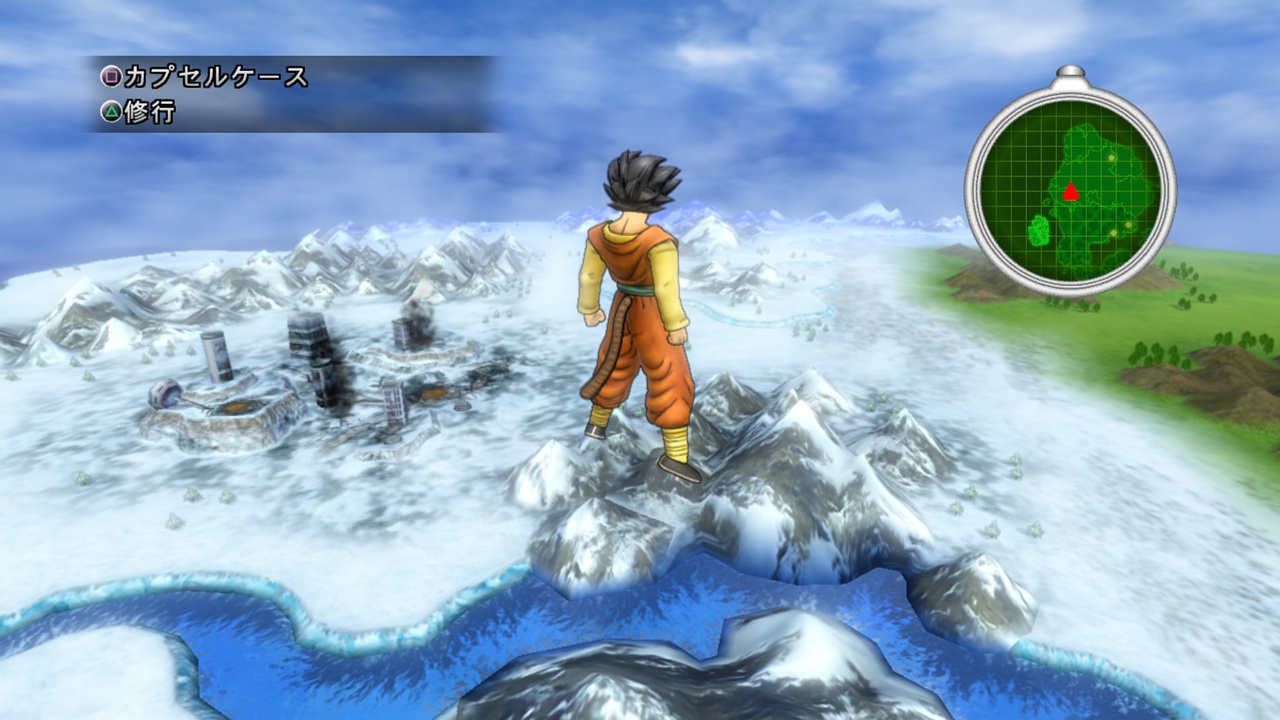
Task: Click the Triangle button icon beside 修行
Action: [x=110, y=110]
